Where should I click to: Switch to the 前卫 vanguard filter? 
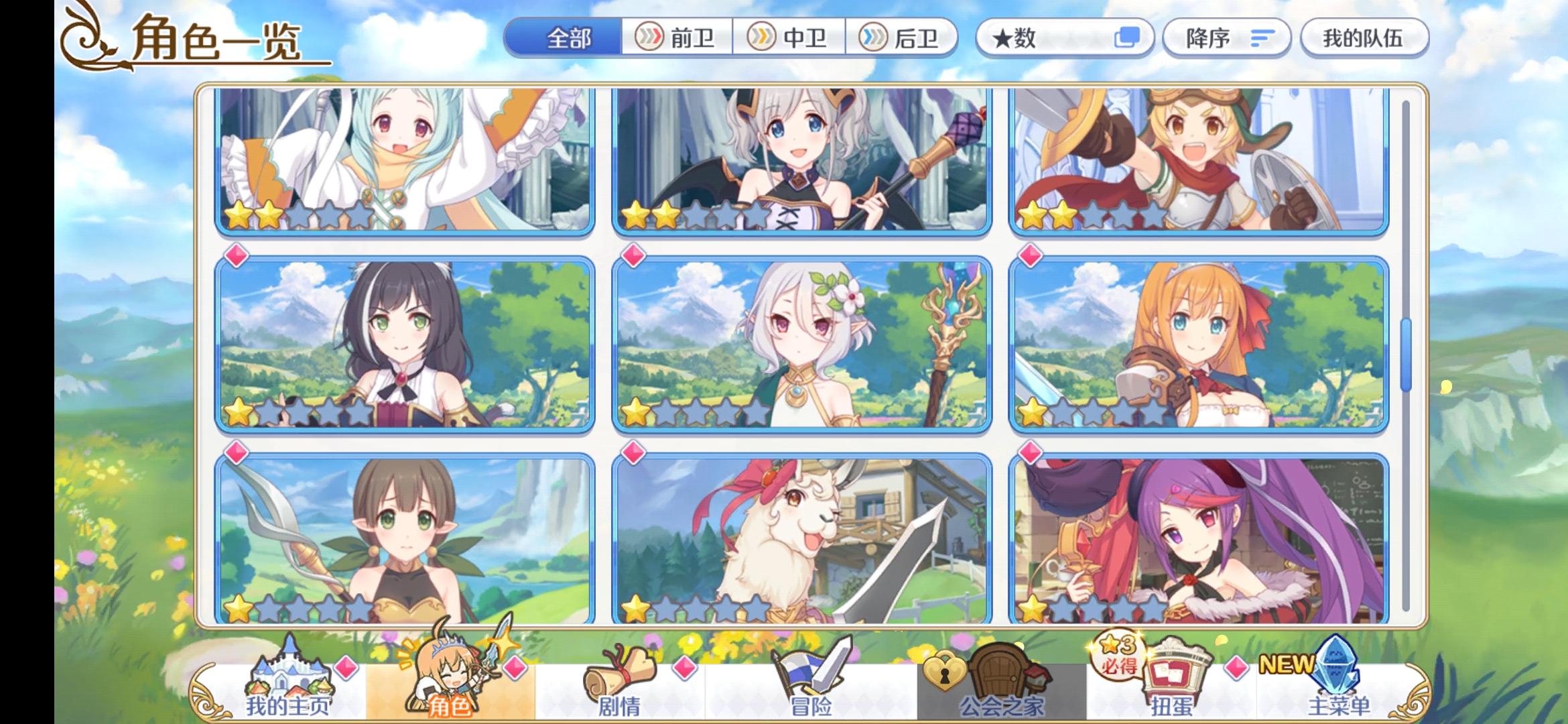pyautogui.click(x=677, y=38)
